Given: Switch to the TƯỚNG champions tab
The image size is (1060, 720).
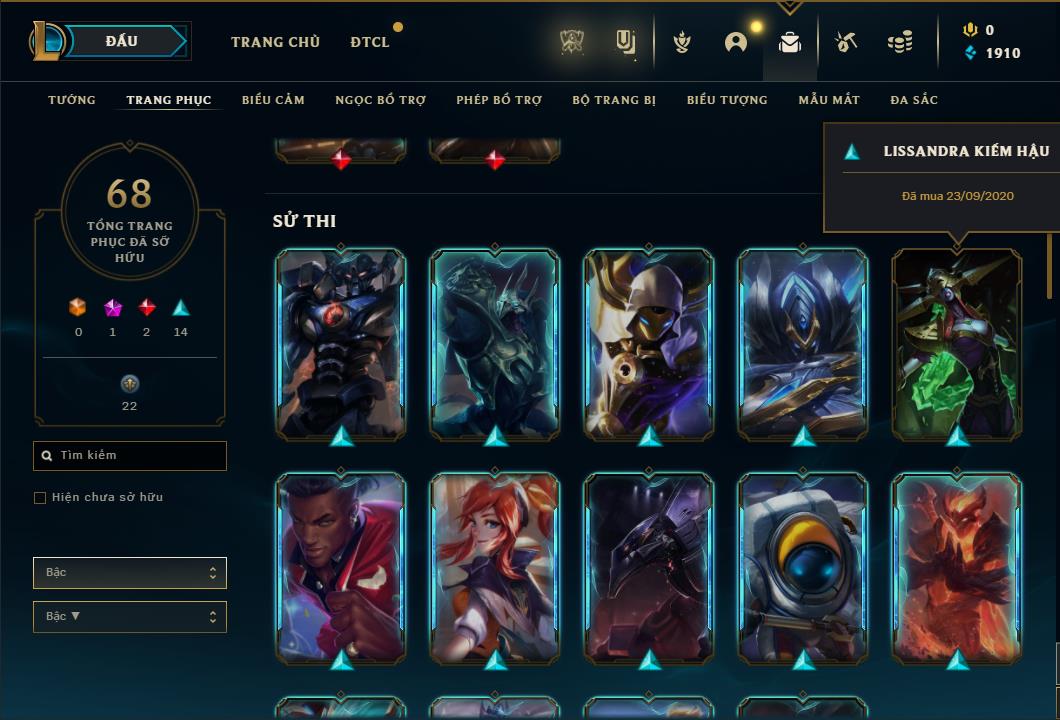Looking at the screenshot, I should click(72, 100).
